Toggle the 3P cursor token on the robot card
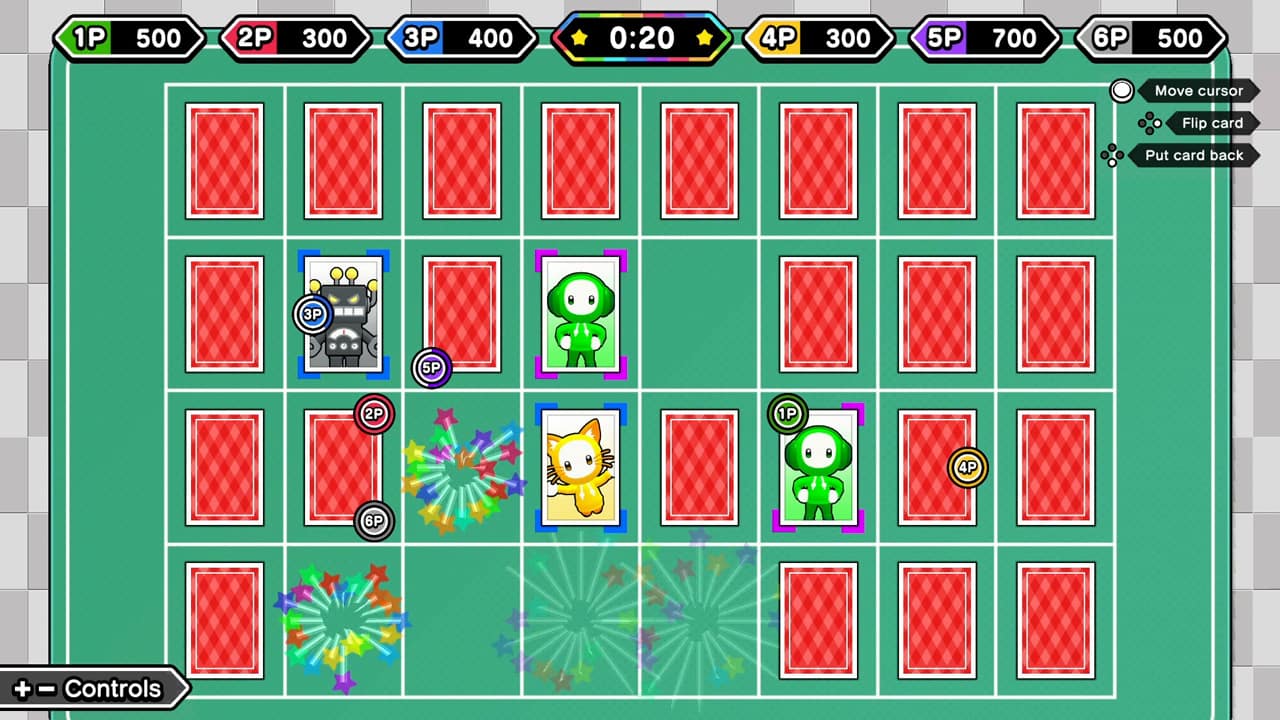This screenshot has width=1280, height=720. pyautogui.click(x=312, y=314)
